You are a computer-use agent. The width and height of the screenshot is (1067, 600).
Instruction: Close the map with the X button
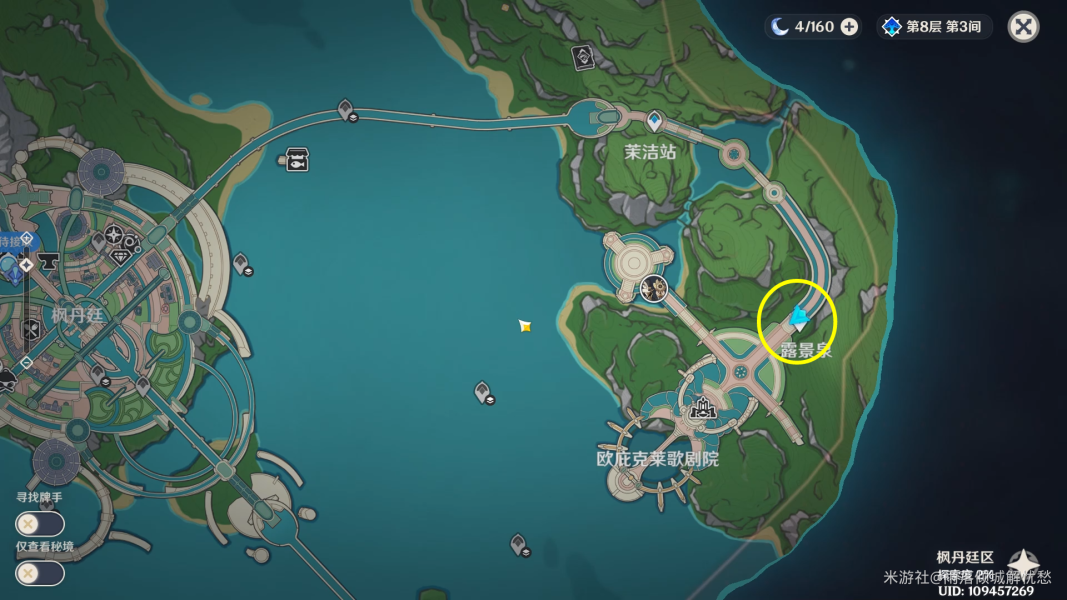coord(1023,27)
